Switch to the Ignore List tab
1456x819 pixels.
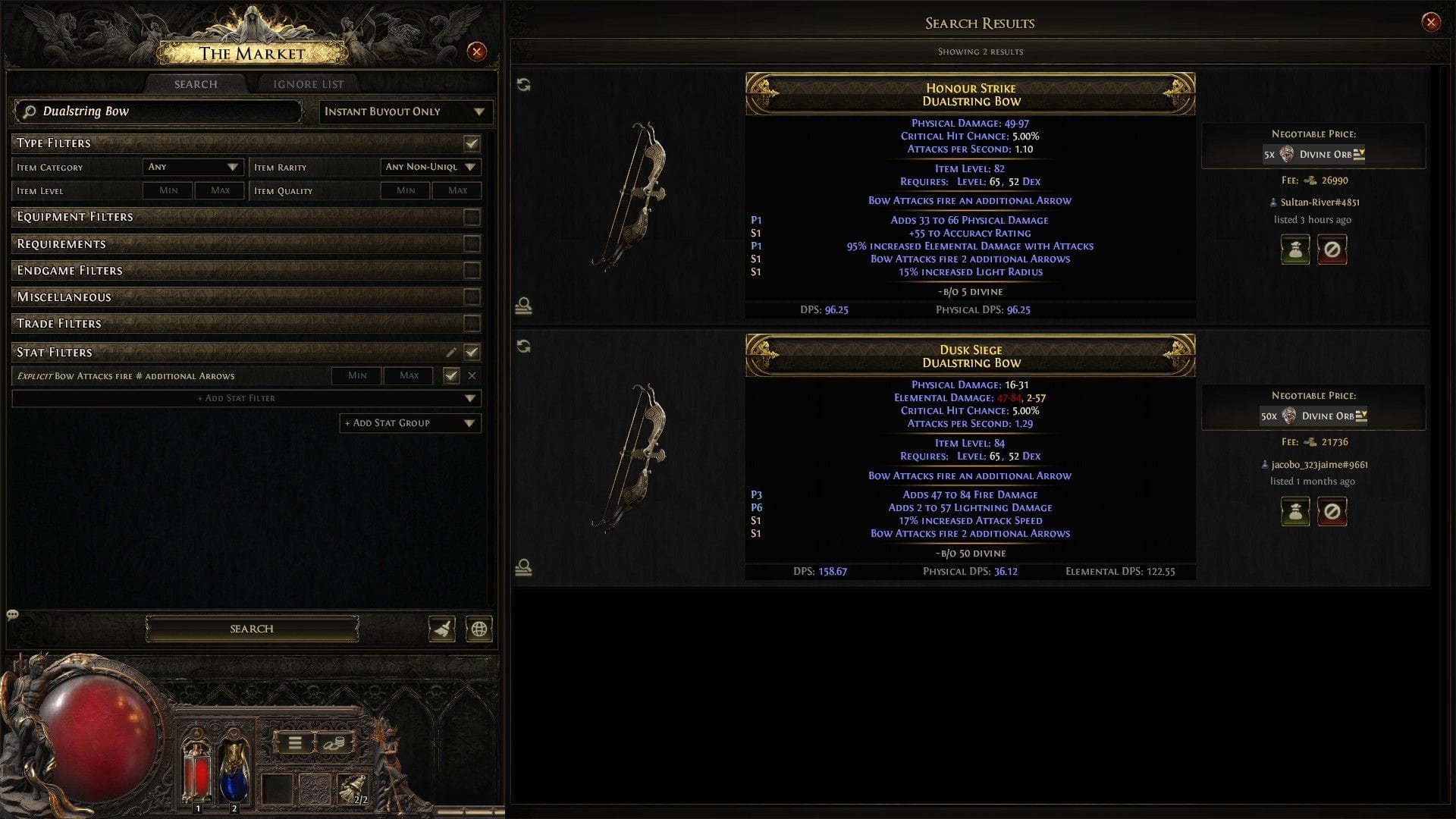pyautogui.click(x=308, y=83)
